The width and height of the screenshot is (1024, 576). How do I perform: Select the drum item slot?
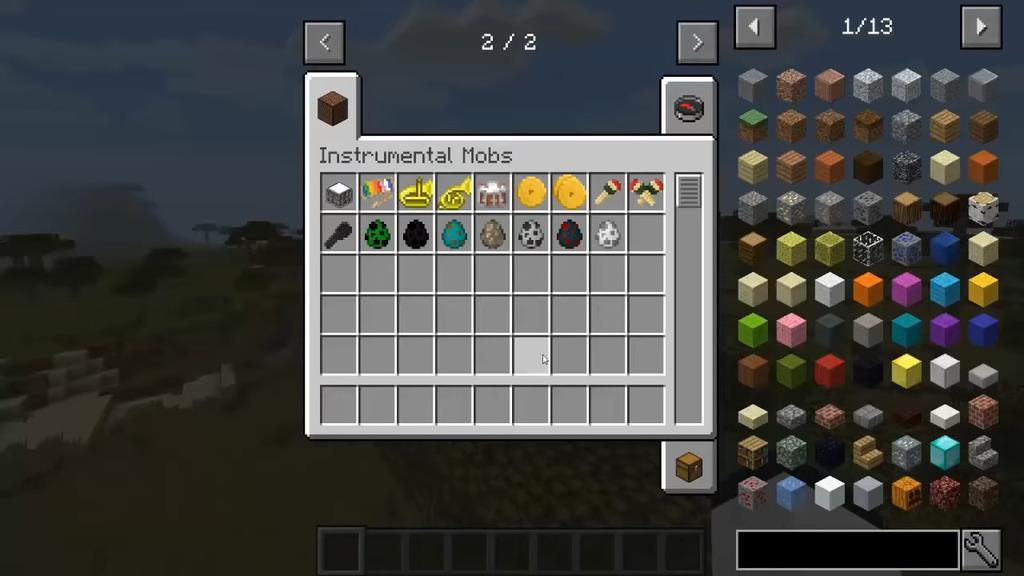click(492, 193)
